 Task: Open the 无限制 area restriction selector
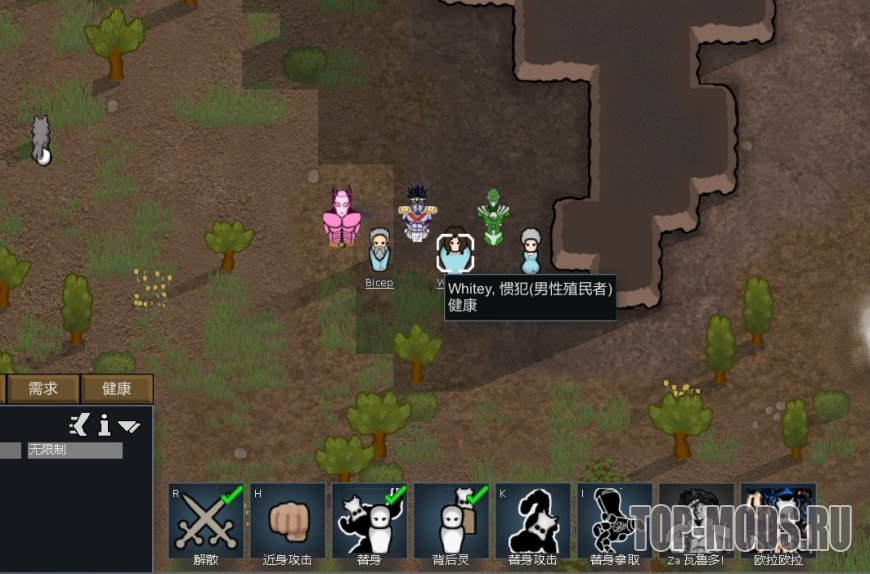click(74, 451)
